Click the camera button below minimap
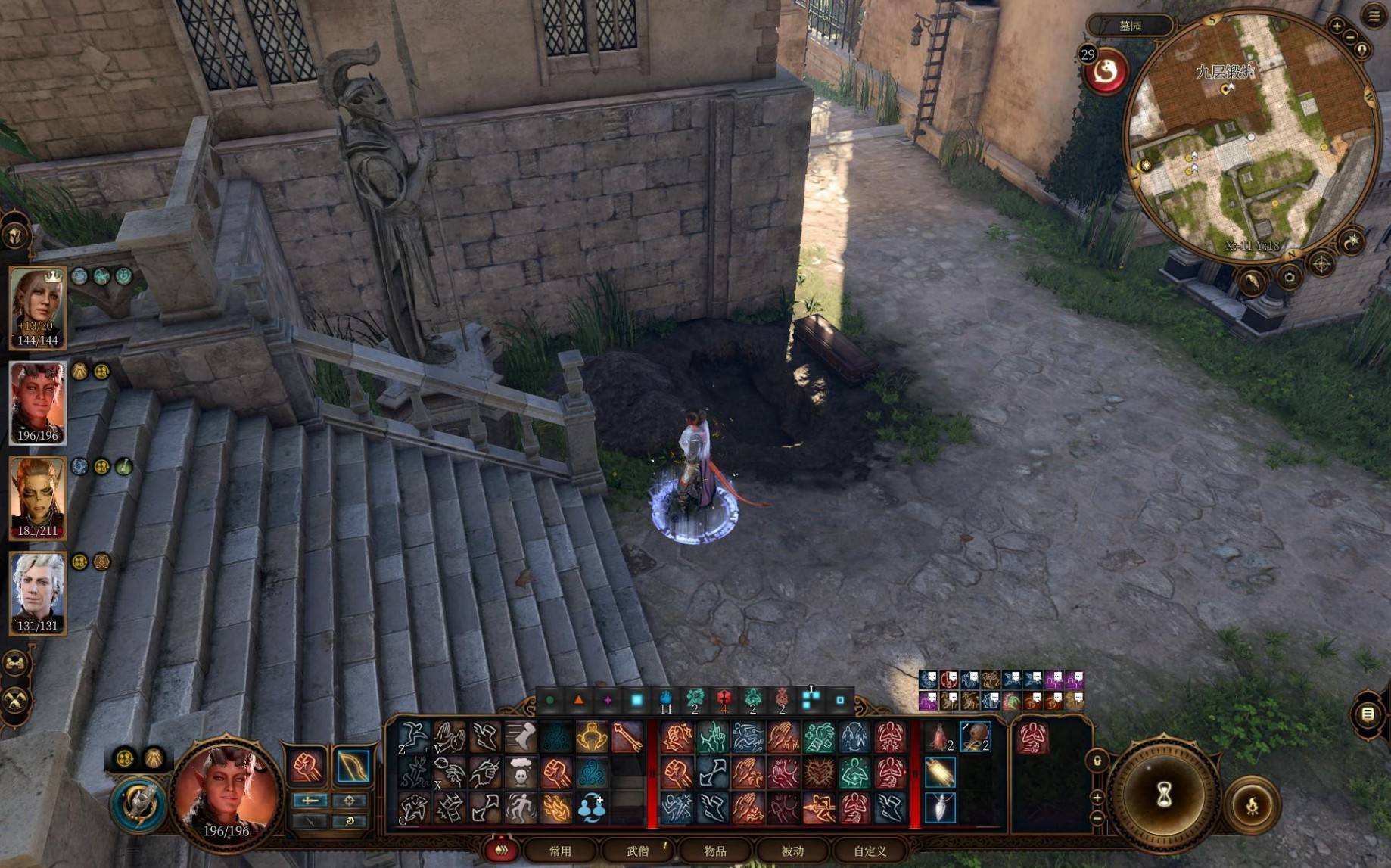Screen dimensions: 1391x868 click(1289, 277)
